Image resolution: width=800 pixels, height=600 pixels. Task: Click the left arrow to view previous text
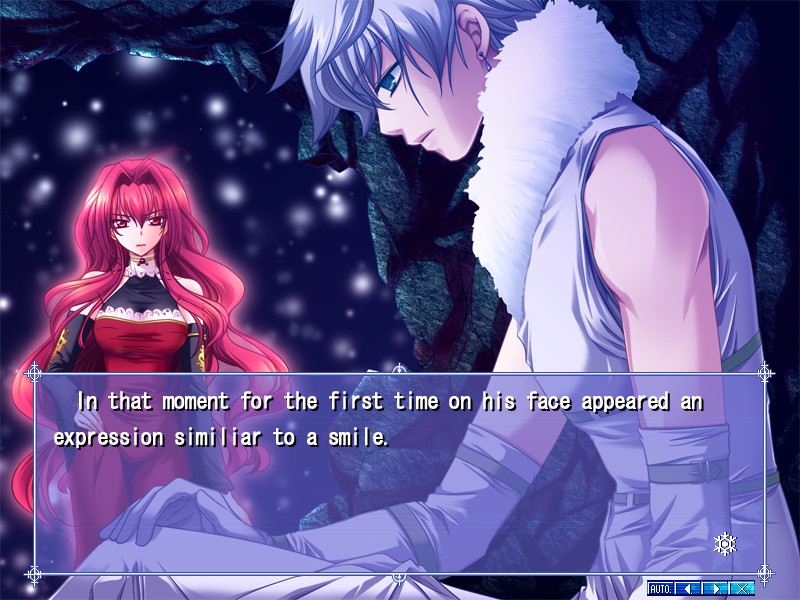click(x=687, y=588)
